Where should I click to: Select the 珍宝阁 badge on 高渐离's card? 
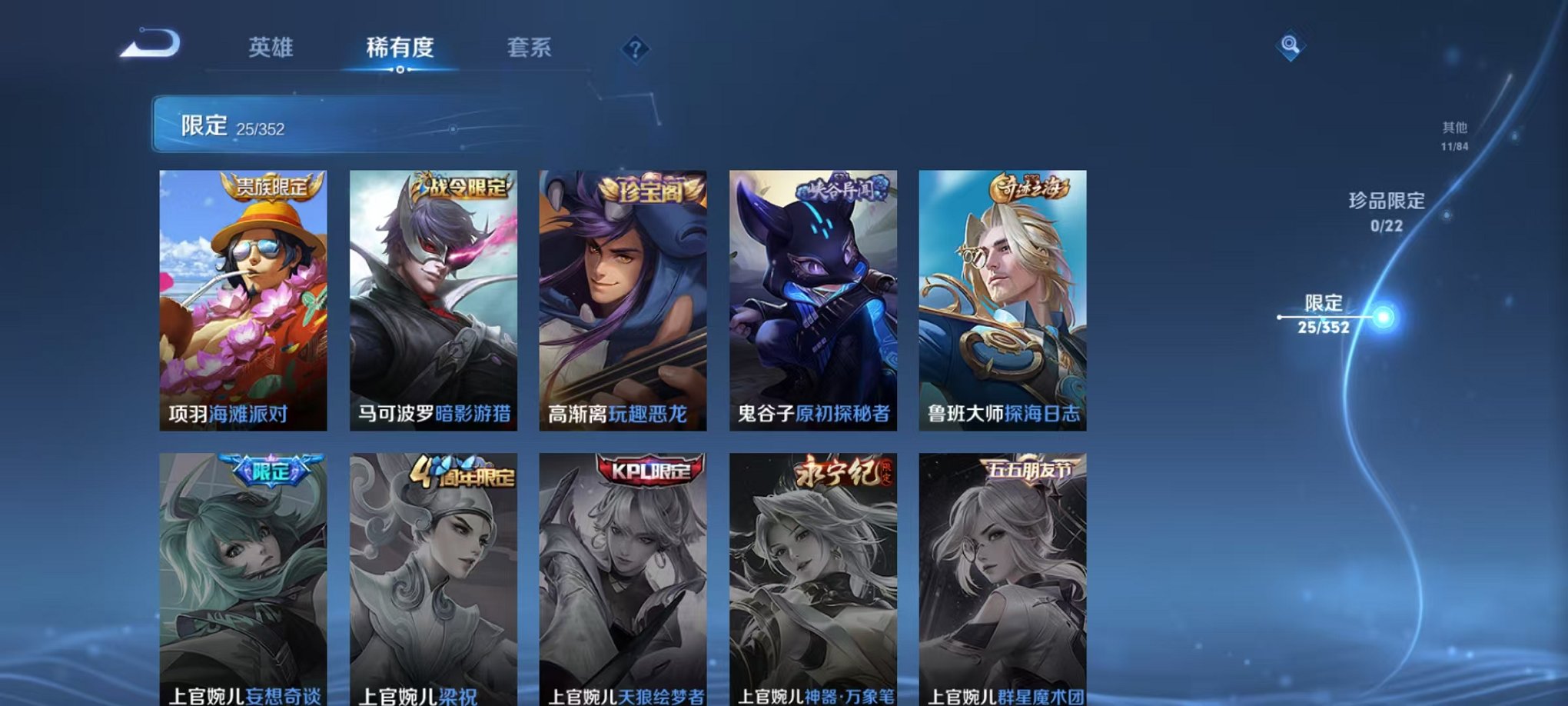652,191
